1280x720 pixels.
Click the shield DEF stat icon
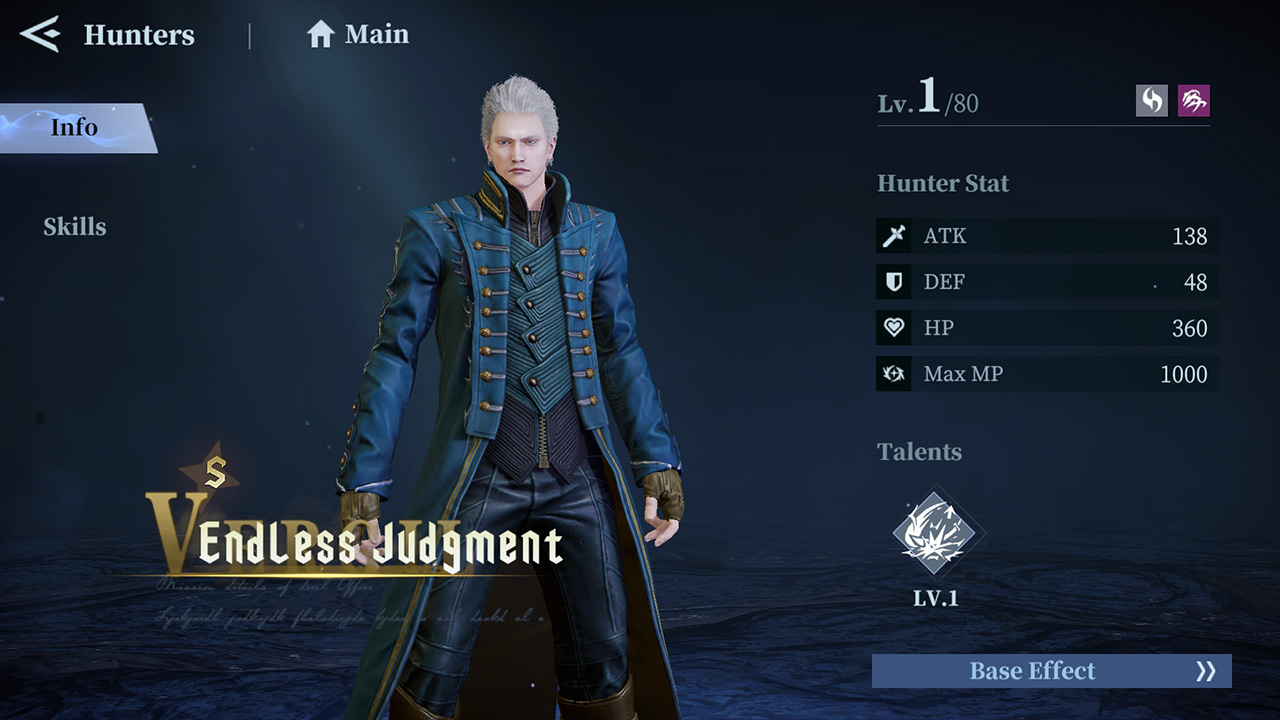click(893, 282)
